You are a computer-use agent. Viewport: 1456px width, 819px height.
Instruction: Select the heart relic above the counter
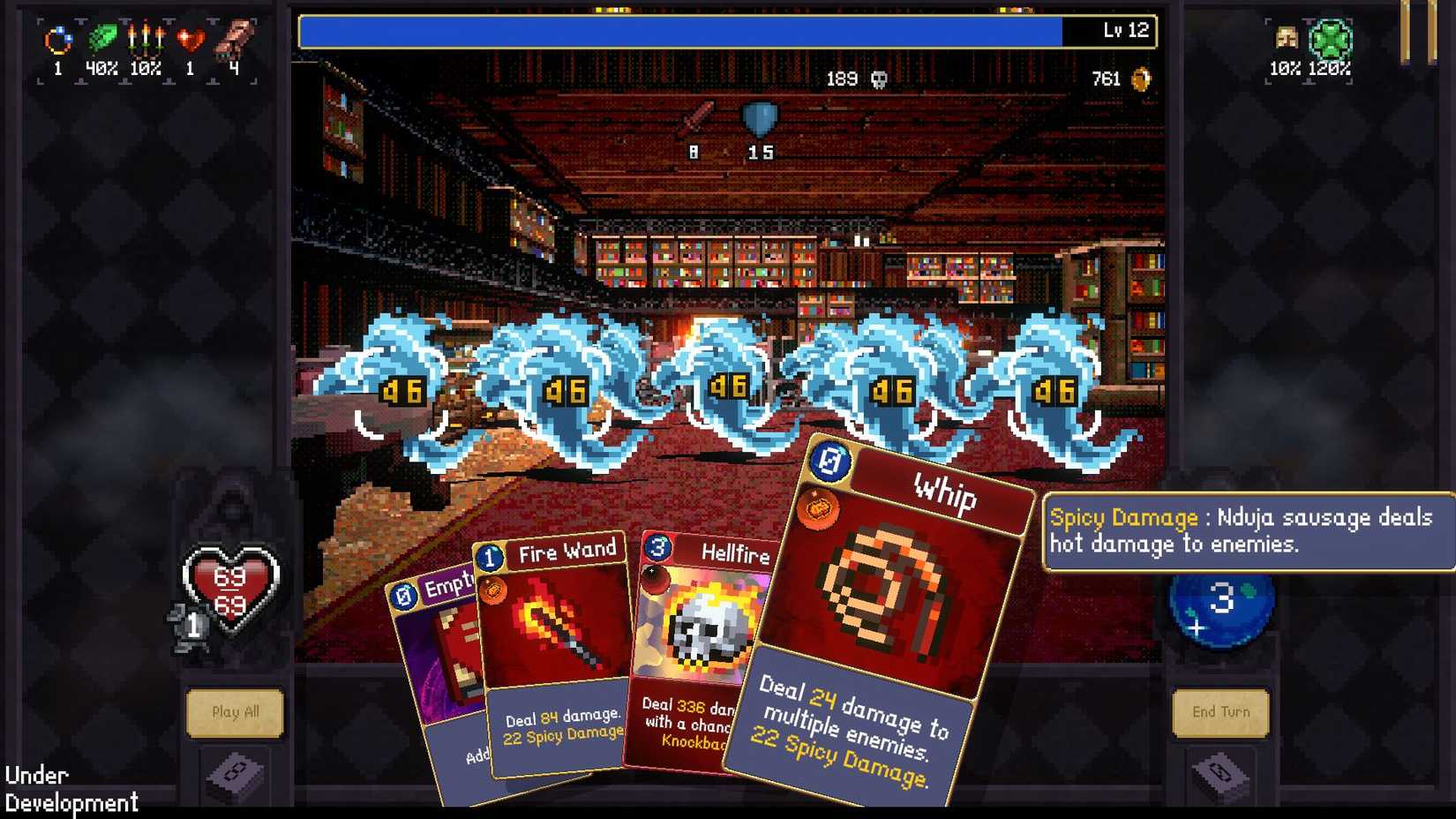(x=189, y=40)
